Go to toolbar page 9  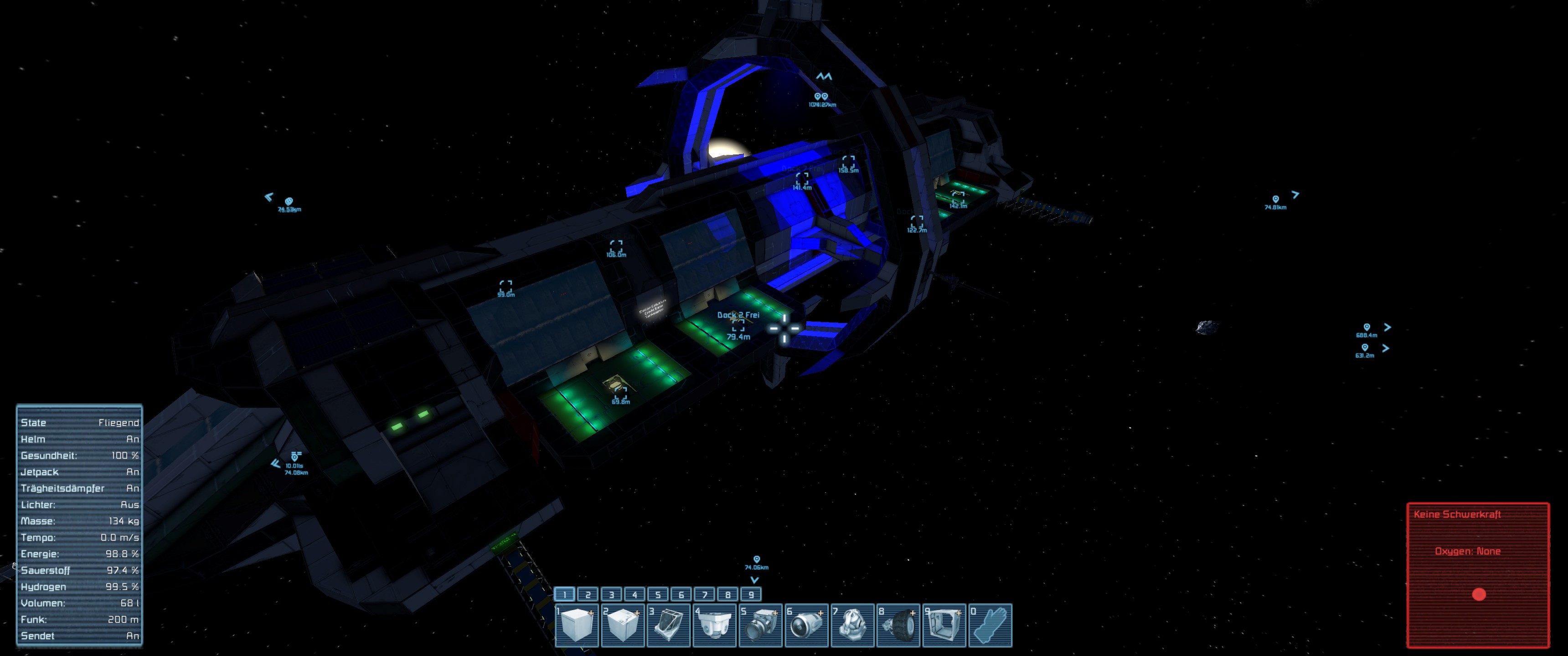(751, 594)
